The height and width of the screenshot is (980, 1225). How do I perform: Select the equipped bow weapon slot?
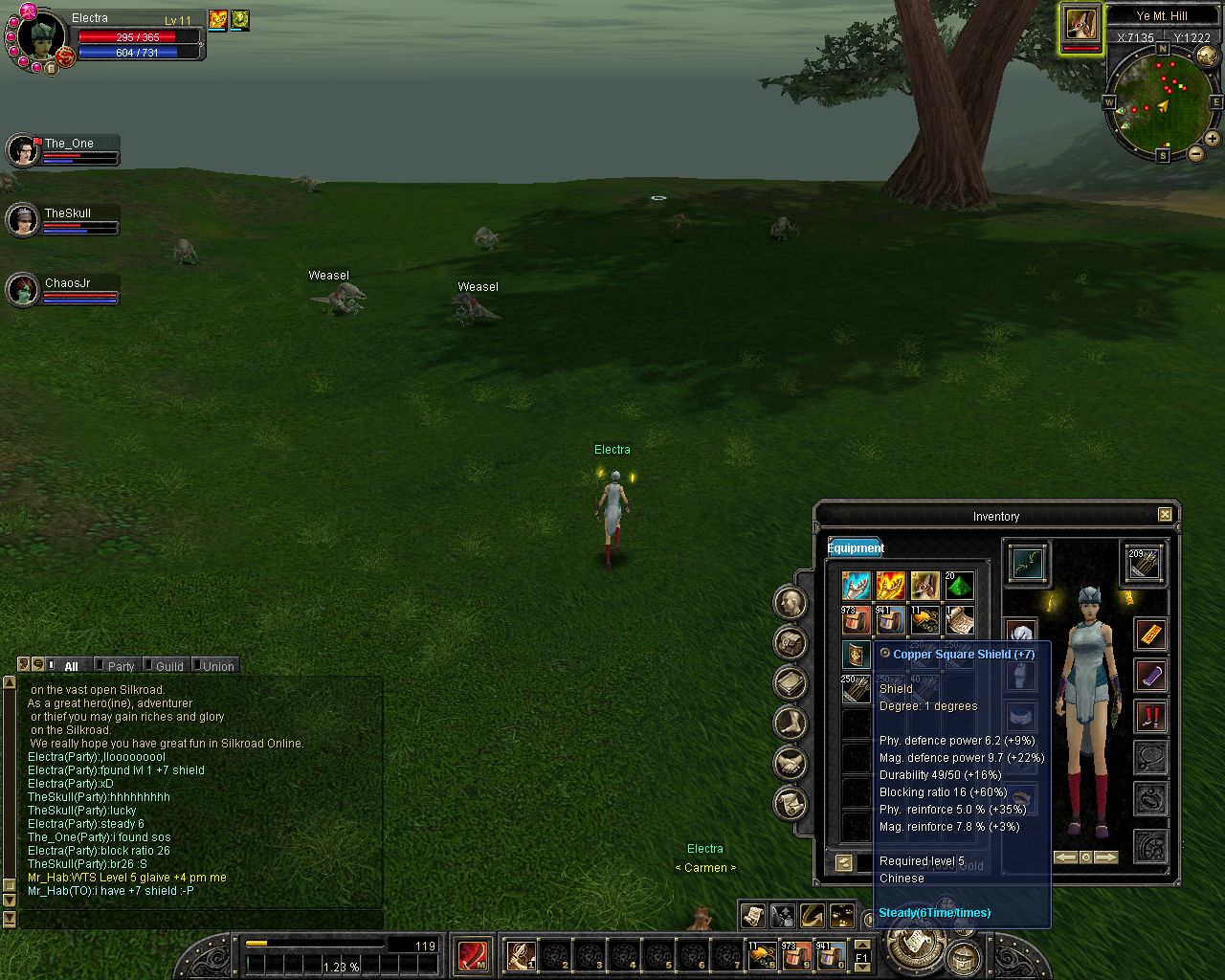coord(1026,563)
